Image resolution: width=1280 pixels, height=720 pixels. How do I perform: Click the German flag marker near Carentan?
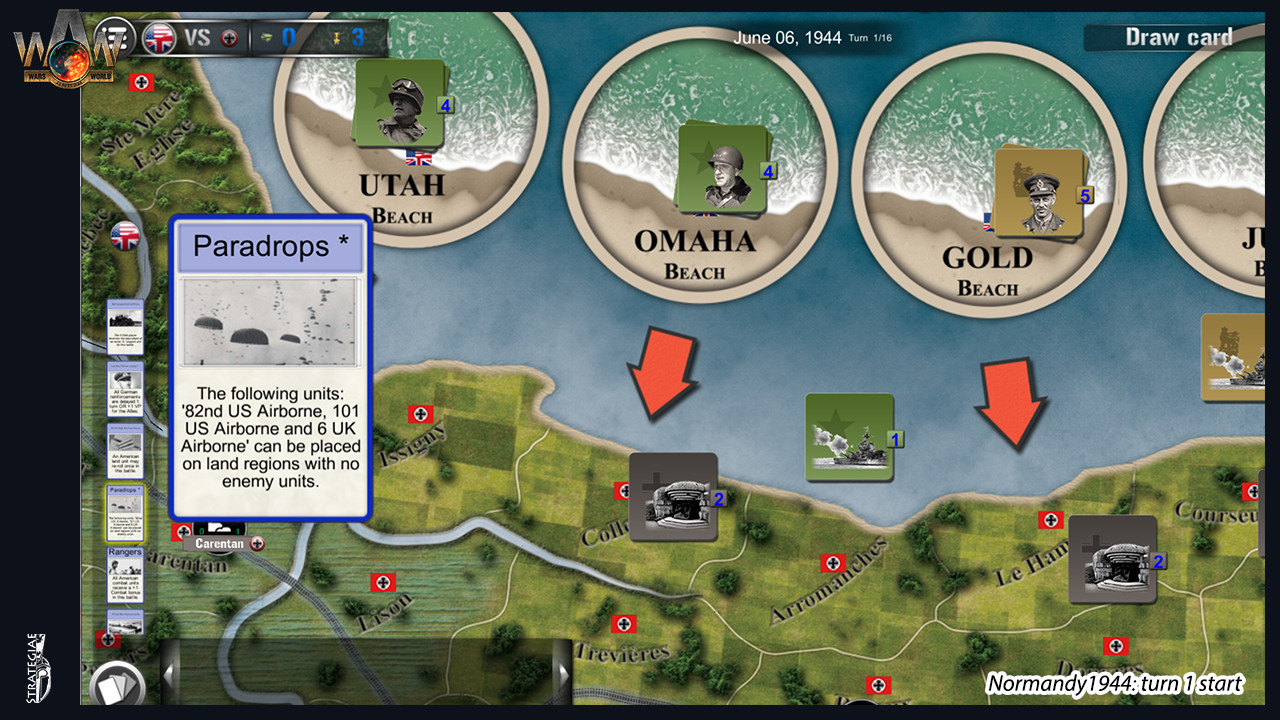click(x=182, y=532)
